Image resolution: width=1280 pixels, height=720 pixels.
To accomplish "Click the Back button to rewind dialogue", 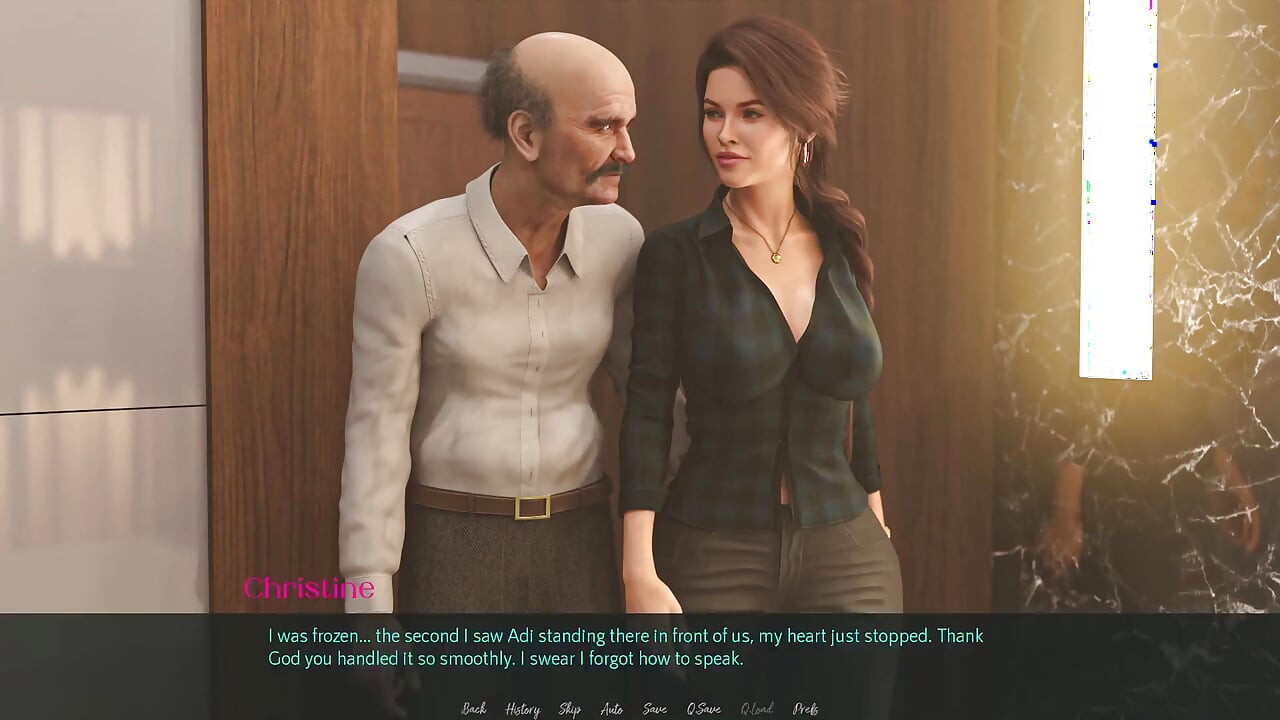I will (472, 708).
